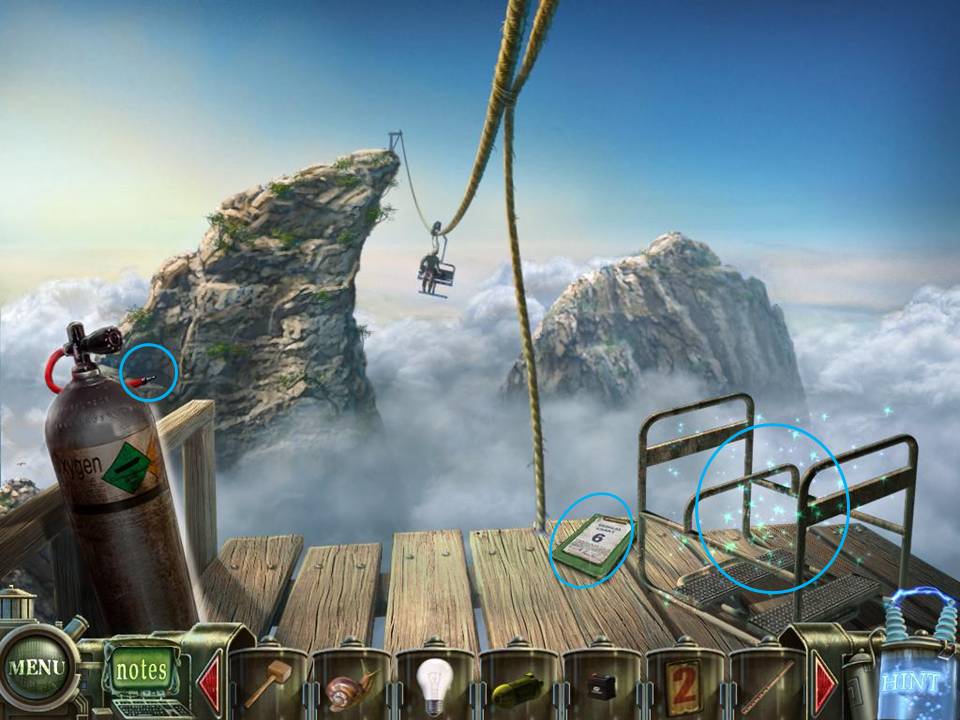Select the wooden stick inventory item
The height and width of the screenshot is (720, 960).
click(769, 686)
